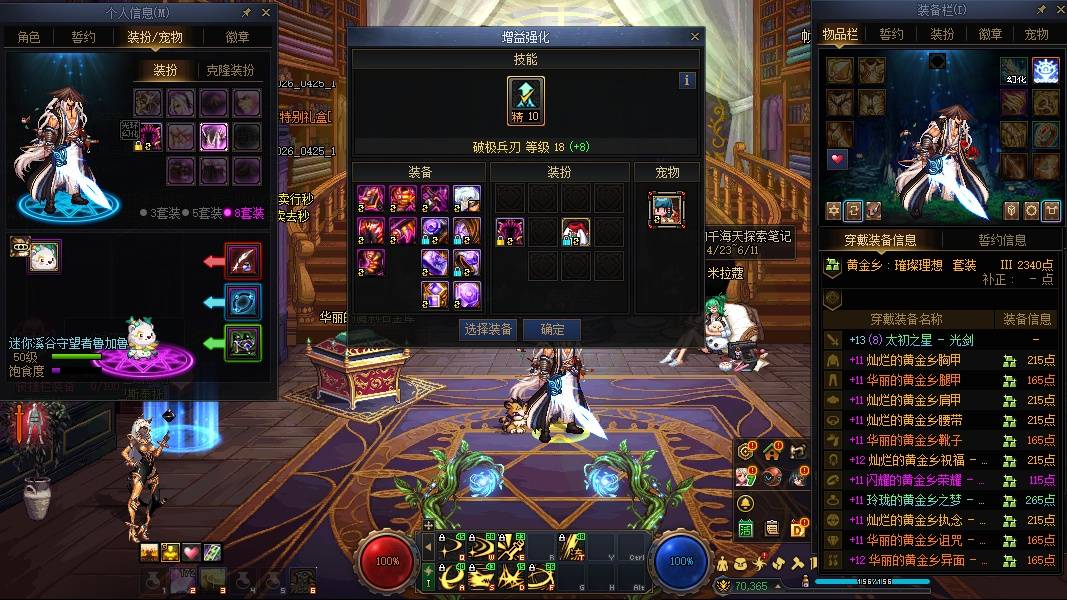The height and width of the screenshot is (600, 1067).
Task: Pin the 装备栏 window
Action: 1041,10
